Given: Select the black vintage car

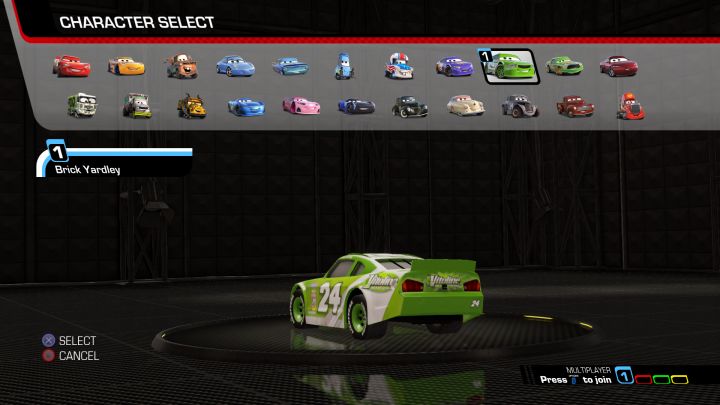Looking at the screenshot, I should pos(409,105).
